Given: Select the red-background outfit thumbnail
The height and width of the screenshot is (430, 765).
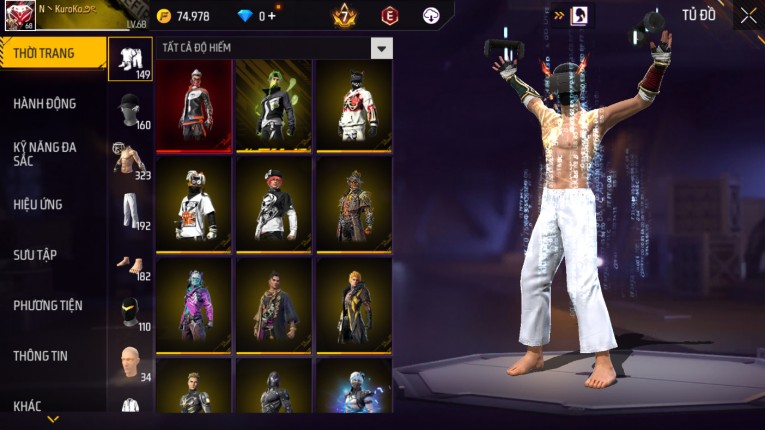Looking at the screenshot, I should pos(194,105).
